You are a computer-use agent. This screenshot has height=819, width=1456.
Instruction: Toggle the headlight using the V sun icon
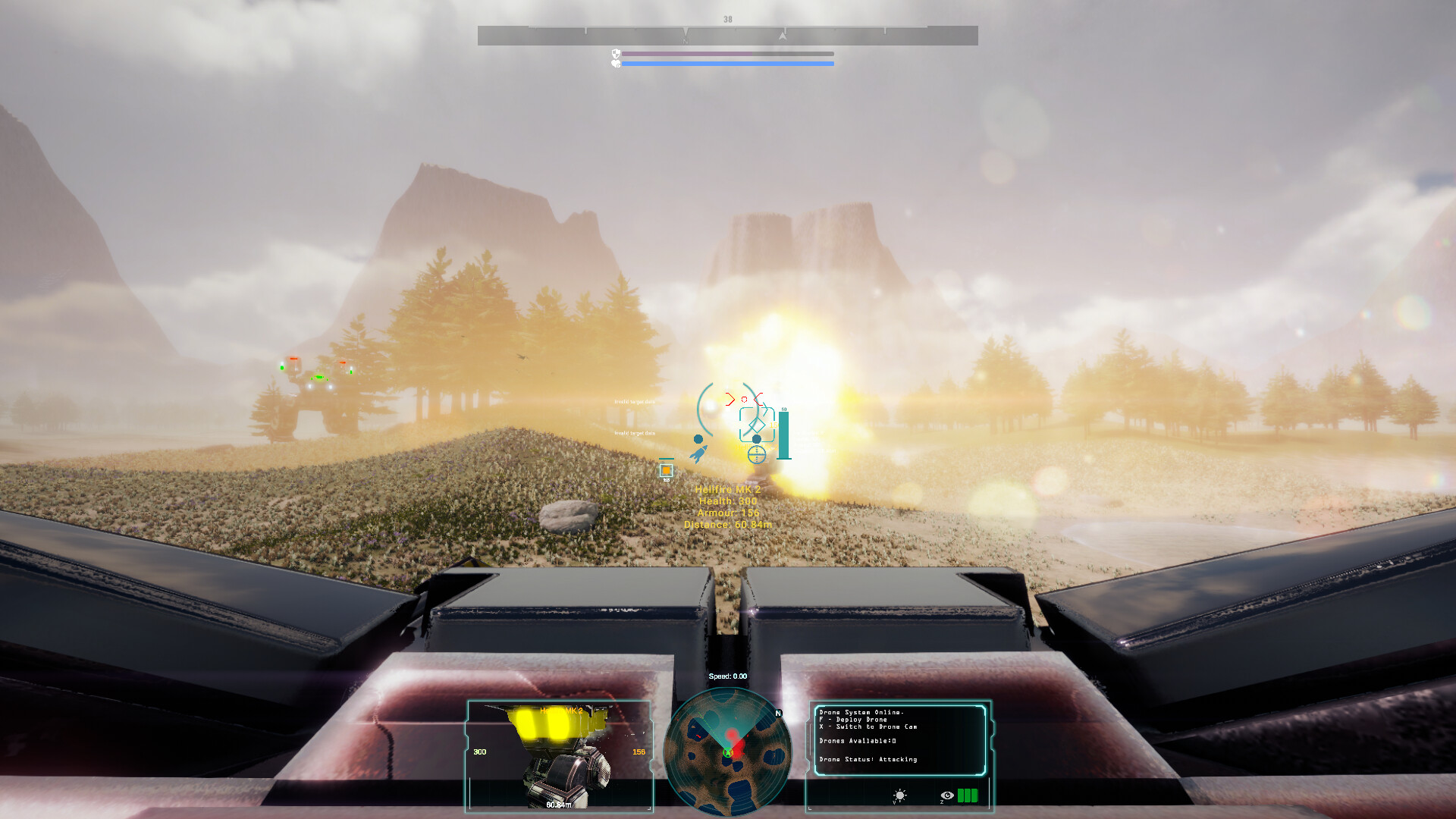tap(900, 795)
